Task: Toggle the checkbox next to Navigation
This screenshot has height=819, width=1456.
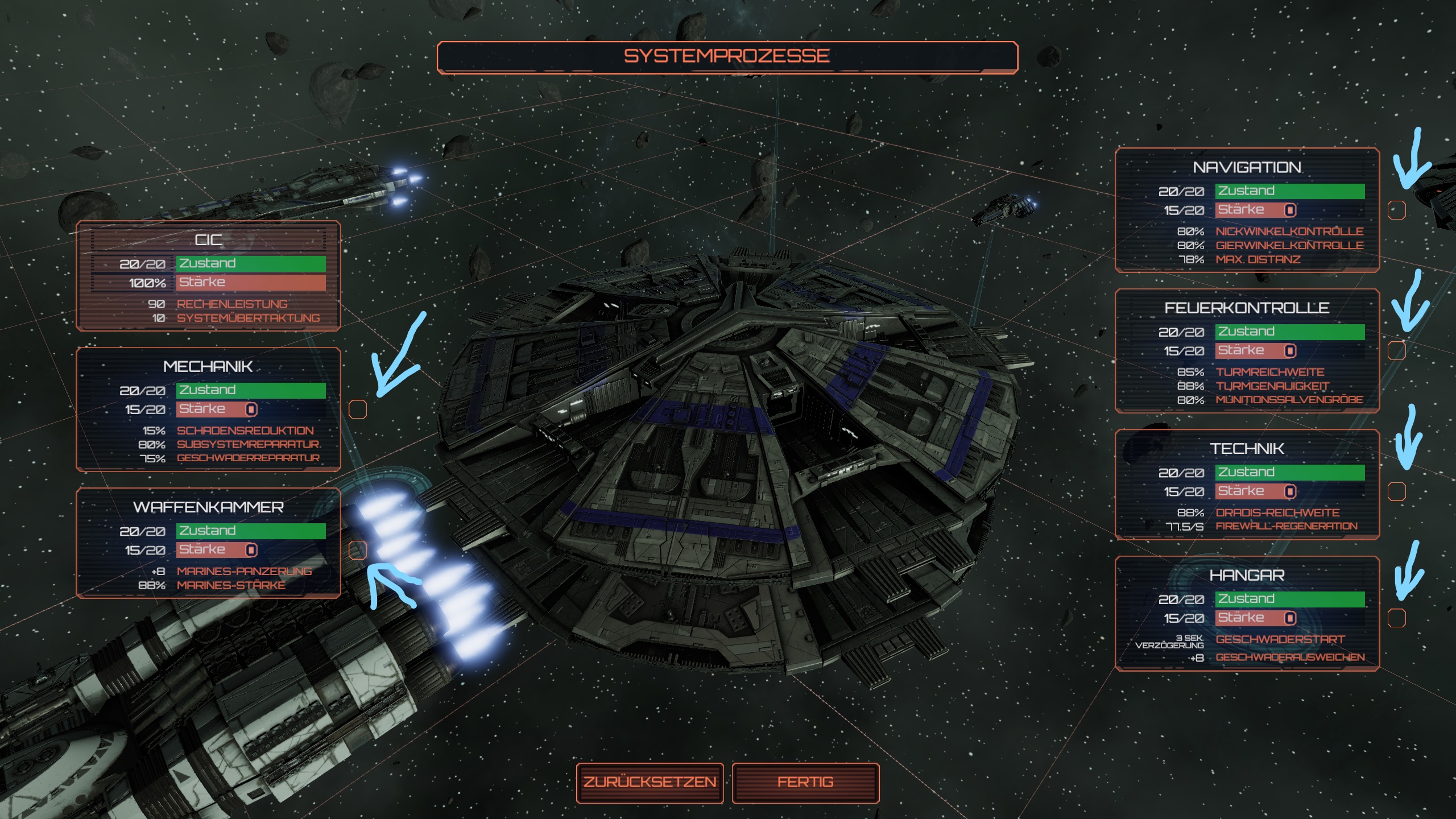Action: [1397, 210]
